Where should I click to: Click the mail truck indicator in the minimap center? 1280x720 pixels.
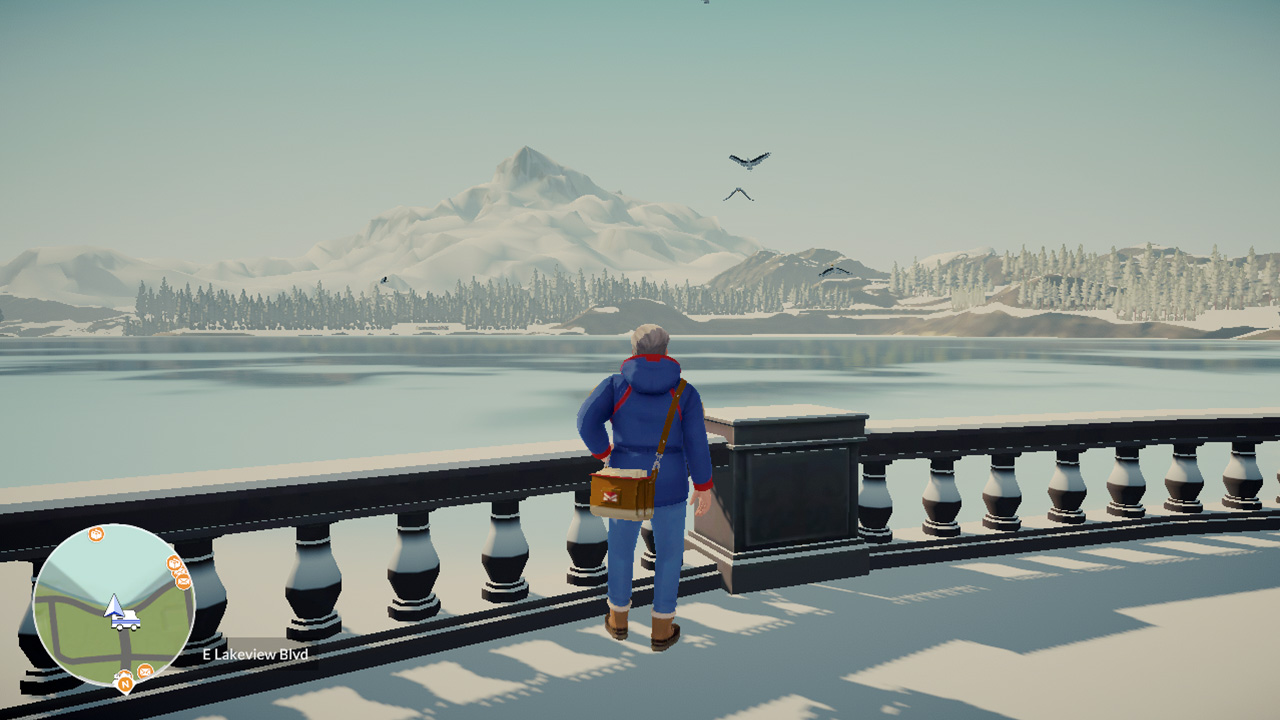(x=124, y=620)
